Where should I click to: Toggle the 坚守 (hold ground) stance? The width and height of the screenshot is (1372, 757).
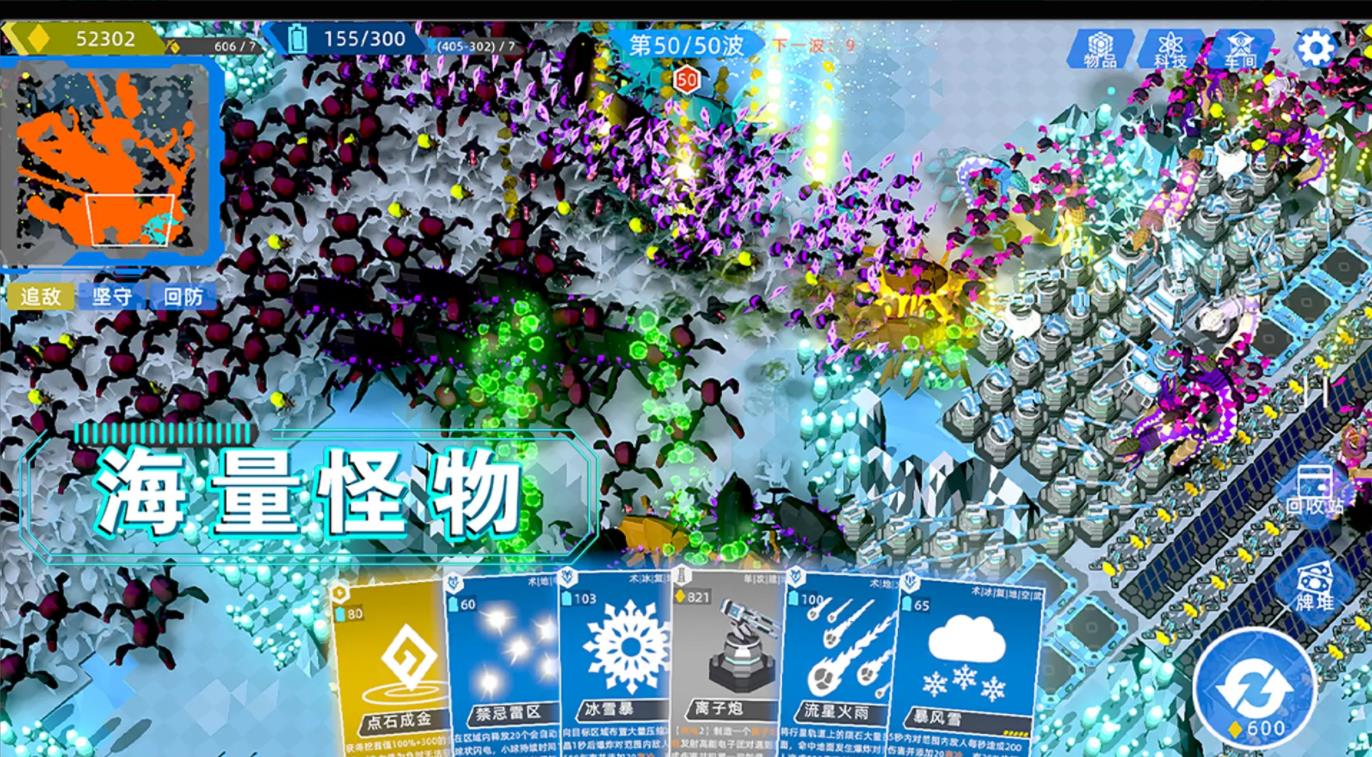[x=112, y=297]
